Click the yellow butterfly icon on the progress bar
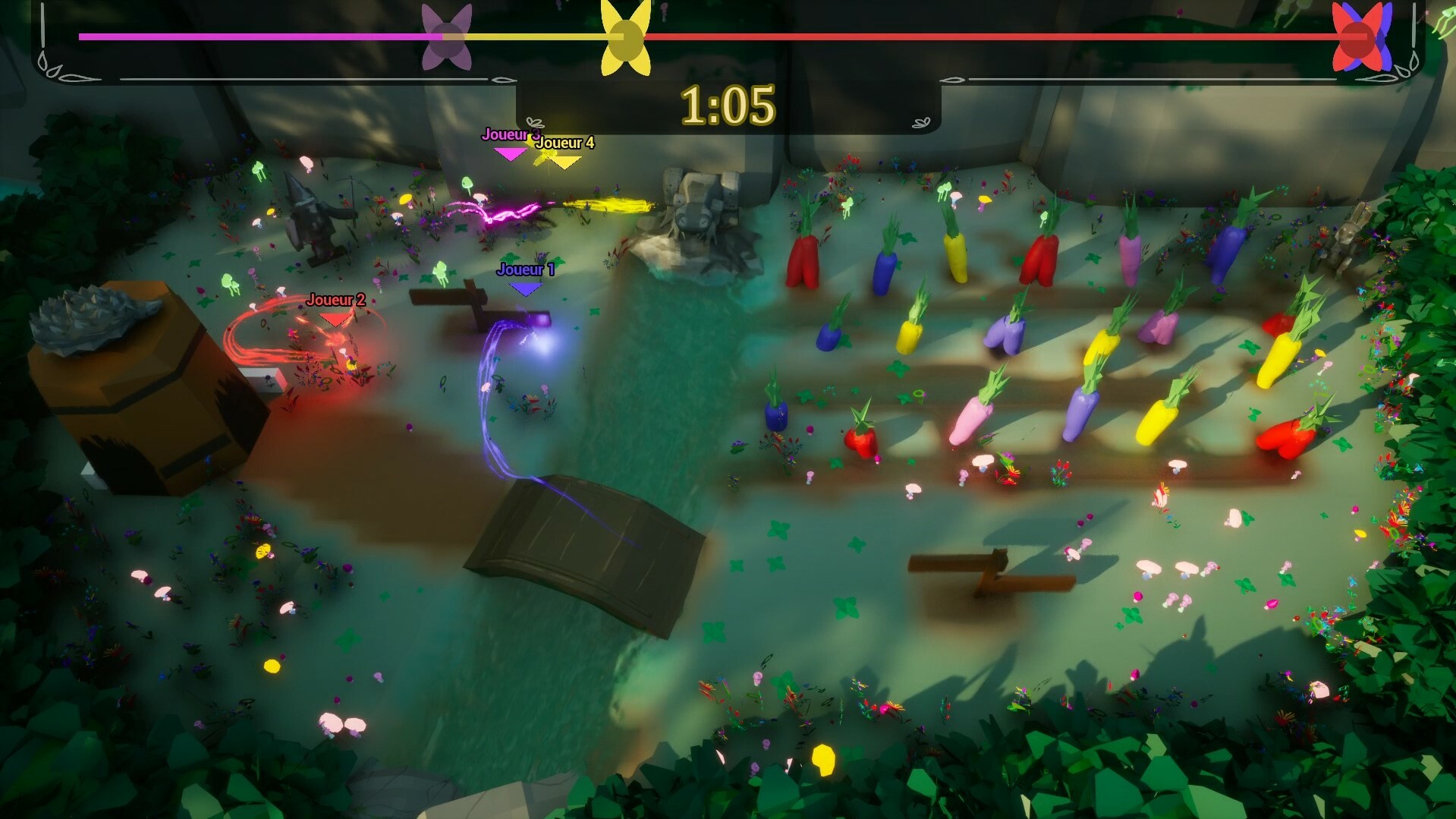Image resolution: width=1456 pixels, height=819 pixels. pyautogui.click(x=624, y=35)
